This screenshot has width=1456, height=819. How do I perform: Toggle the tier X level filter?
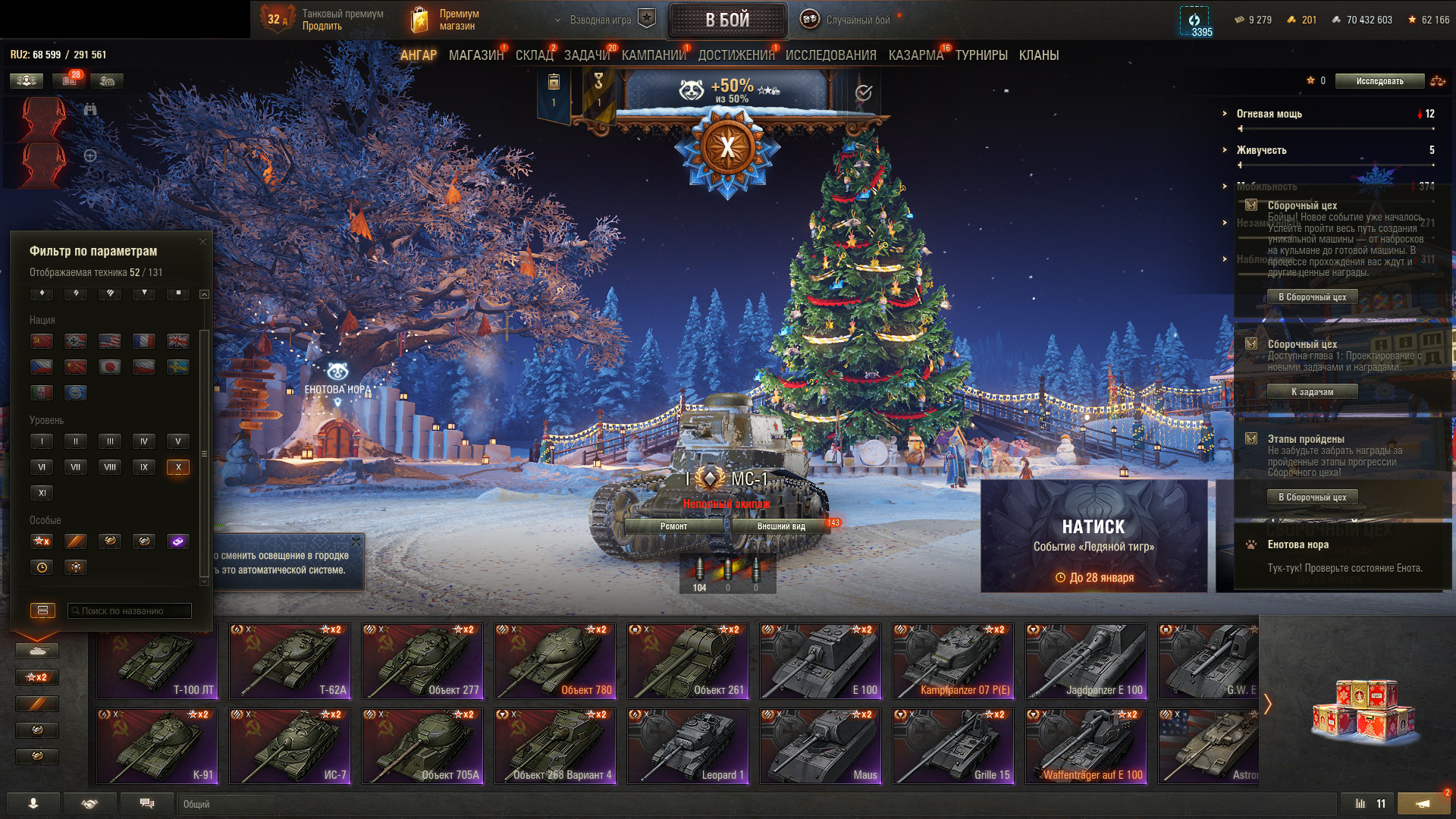178,467
